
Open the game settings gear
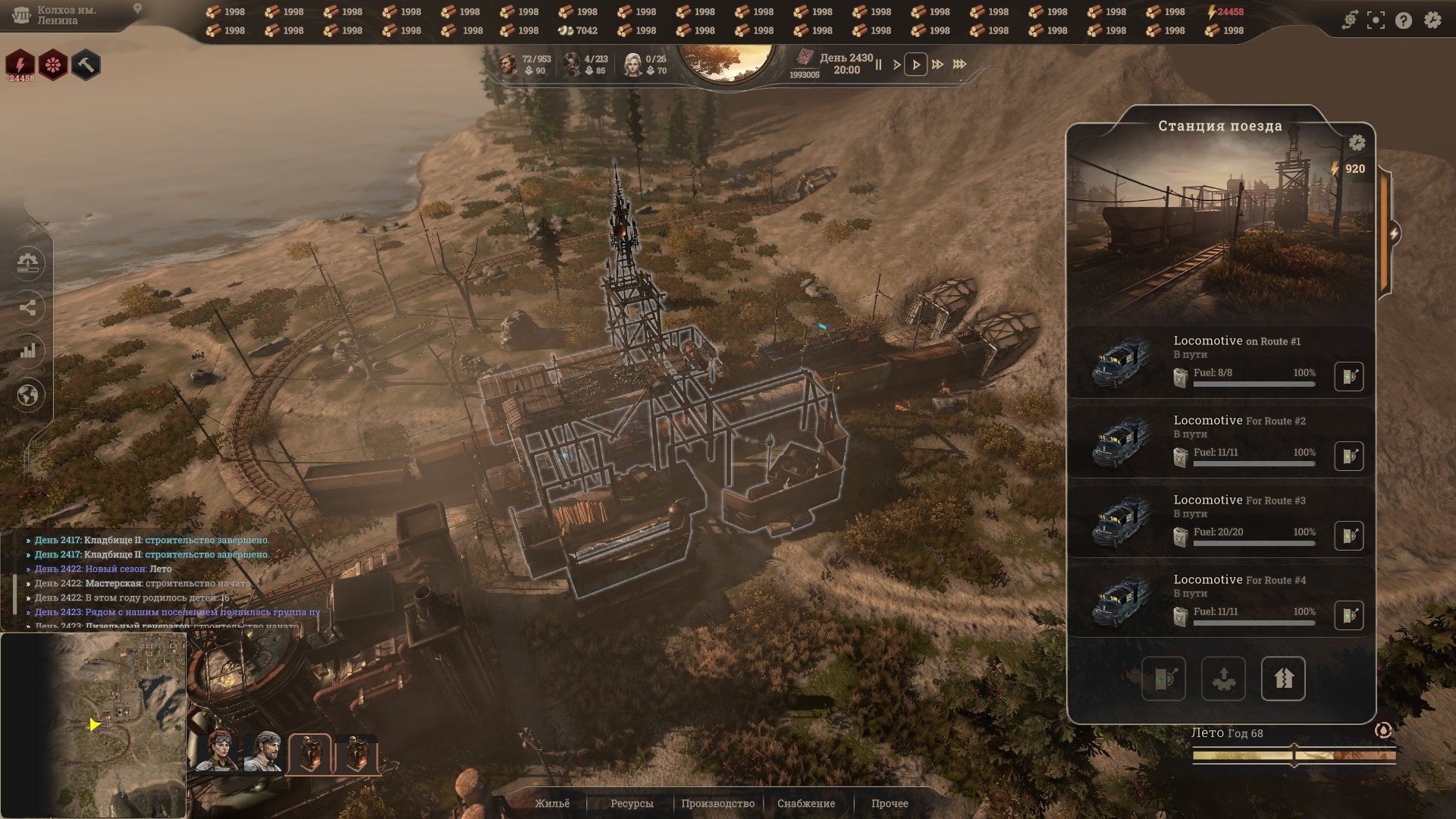tap(1432, 20)
